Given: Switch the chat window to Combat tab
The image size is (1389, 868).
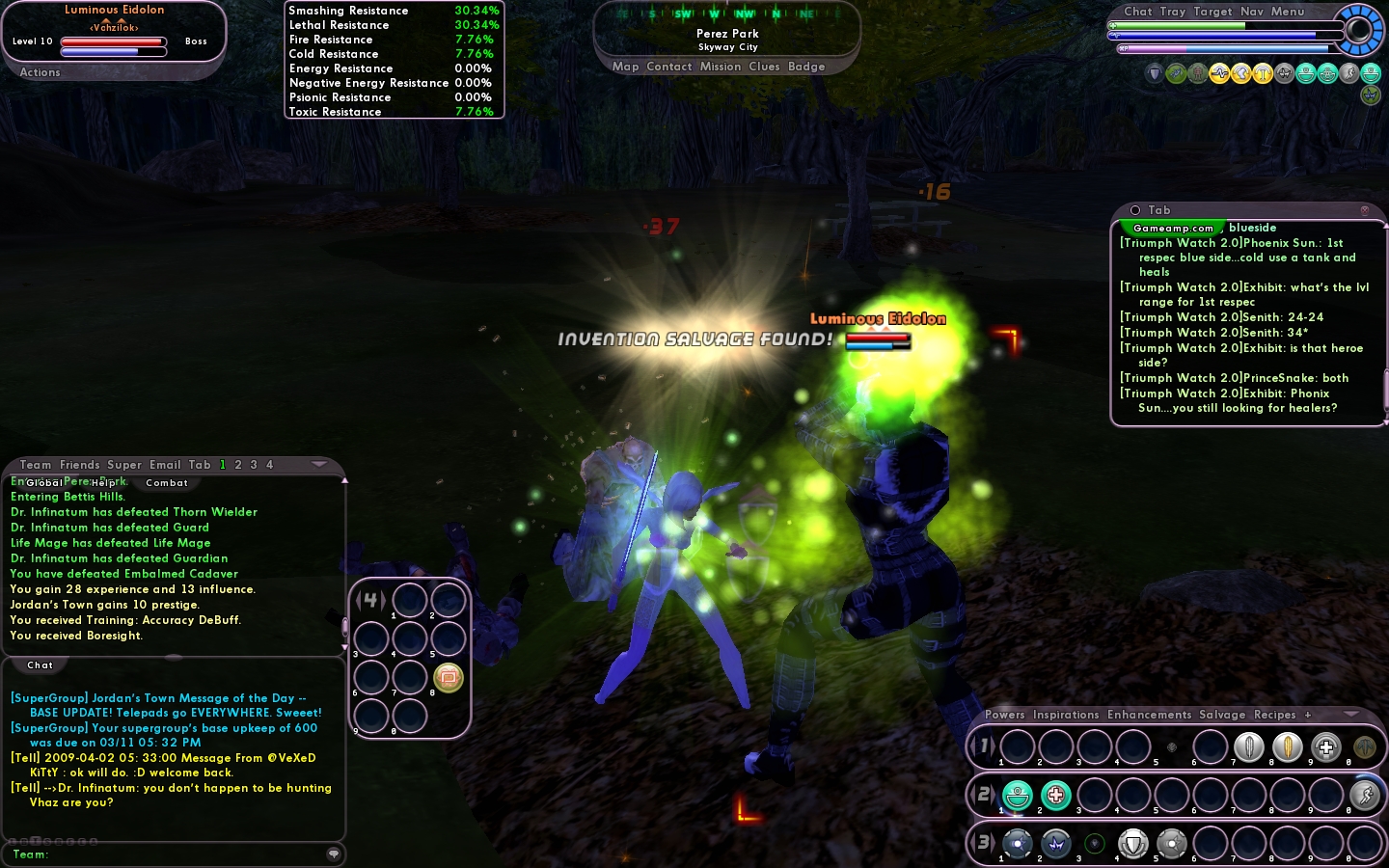Looking at the screenshot, I should point(167,482).
